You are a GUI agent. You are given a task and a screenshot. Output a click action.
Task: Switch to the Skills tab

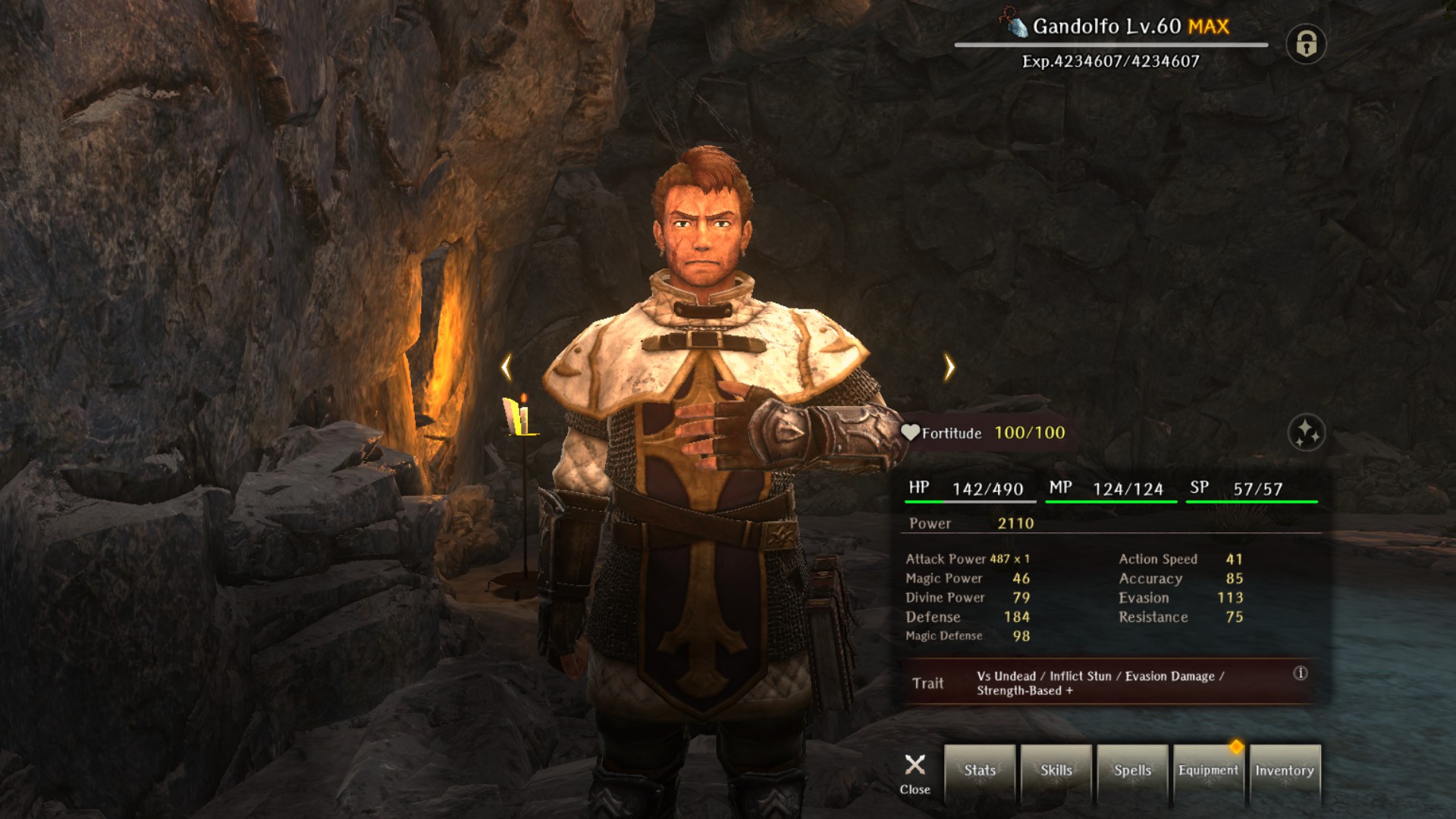tap(1056, 771)
